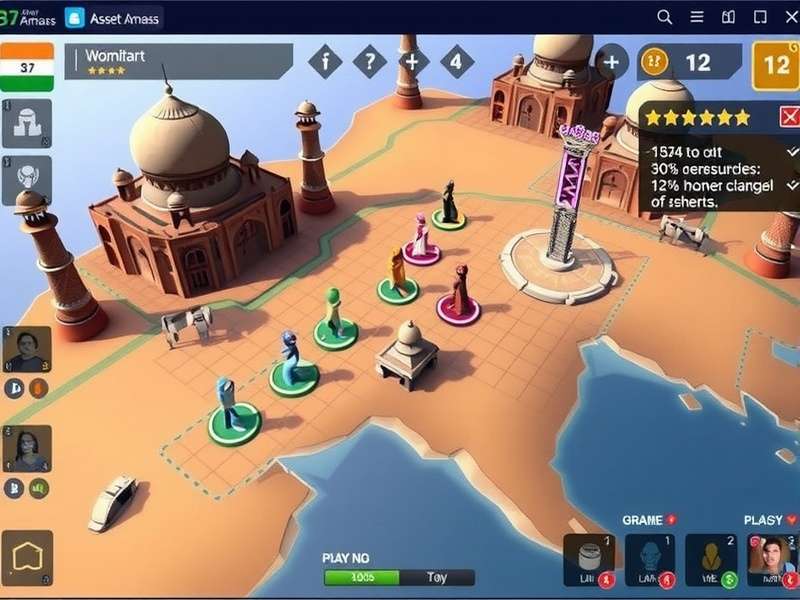Select the lower player portrait
The image size is (800, 600).
coord(27,448)
